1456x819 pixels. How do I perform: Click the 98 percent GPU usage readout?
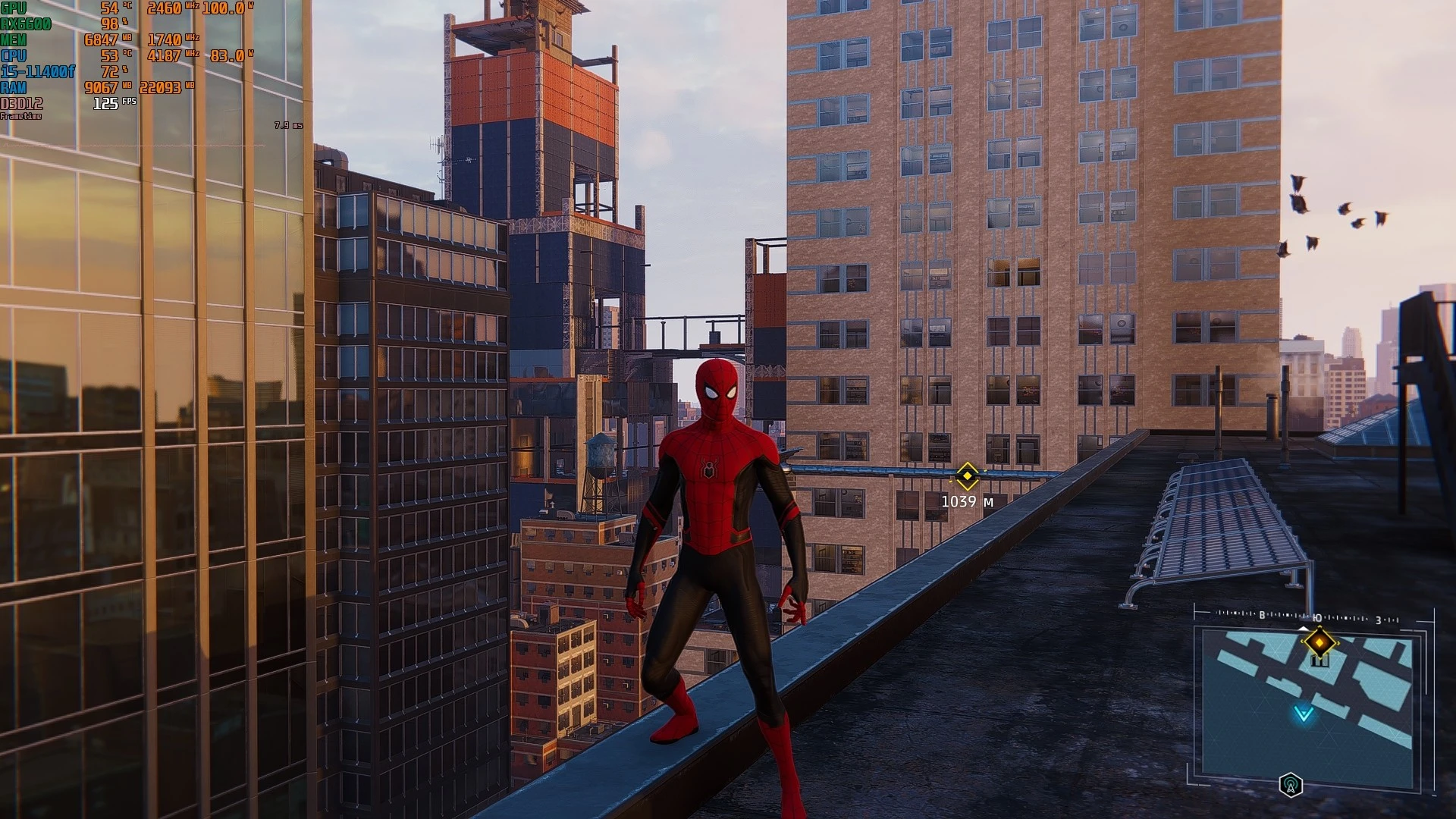pos(111,24)
